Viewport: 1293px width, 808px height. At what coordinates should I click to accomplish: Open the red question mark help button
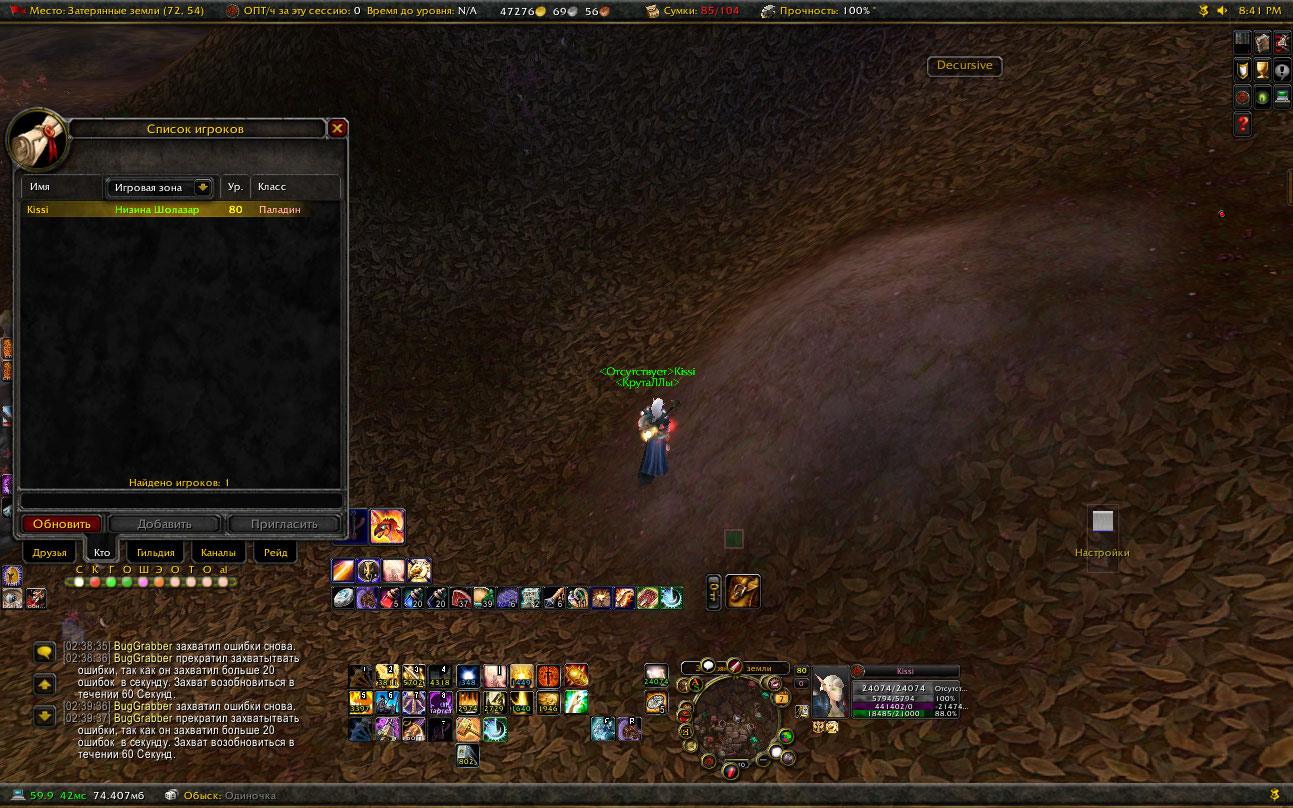(x=1243, y=124)
